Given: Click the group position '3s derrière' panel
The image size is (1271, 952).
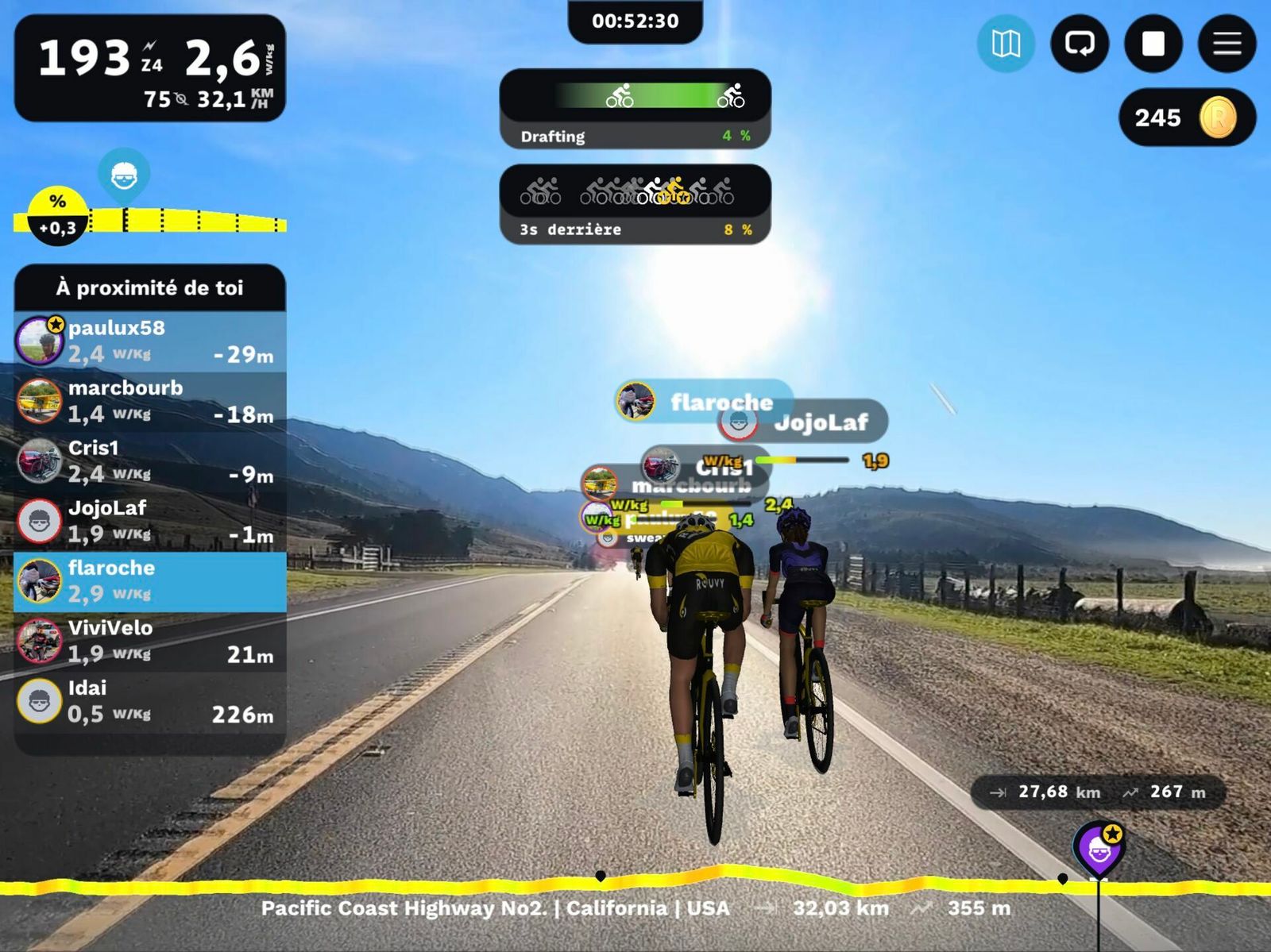Looking at the screenshot, I should pos(635,204).
